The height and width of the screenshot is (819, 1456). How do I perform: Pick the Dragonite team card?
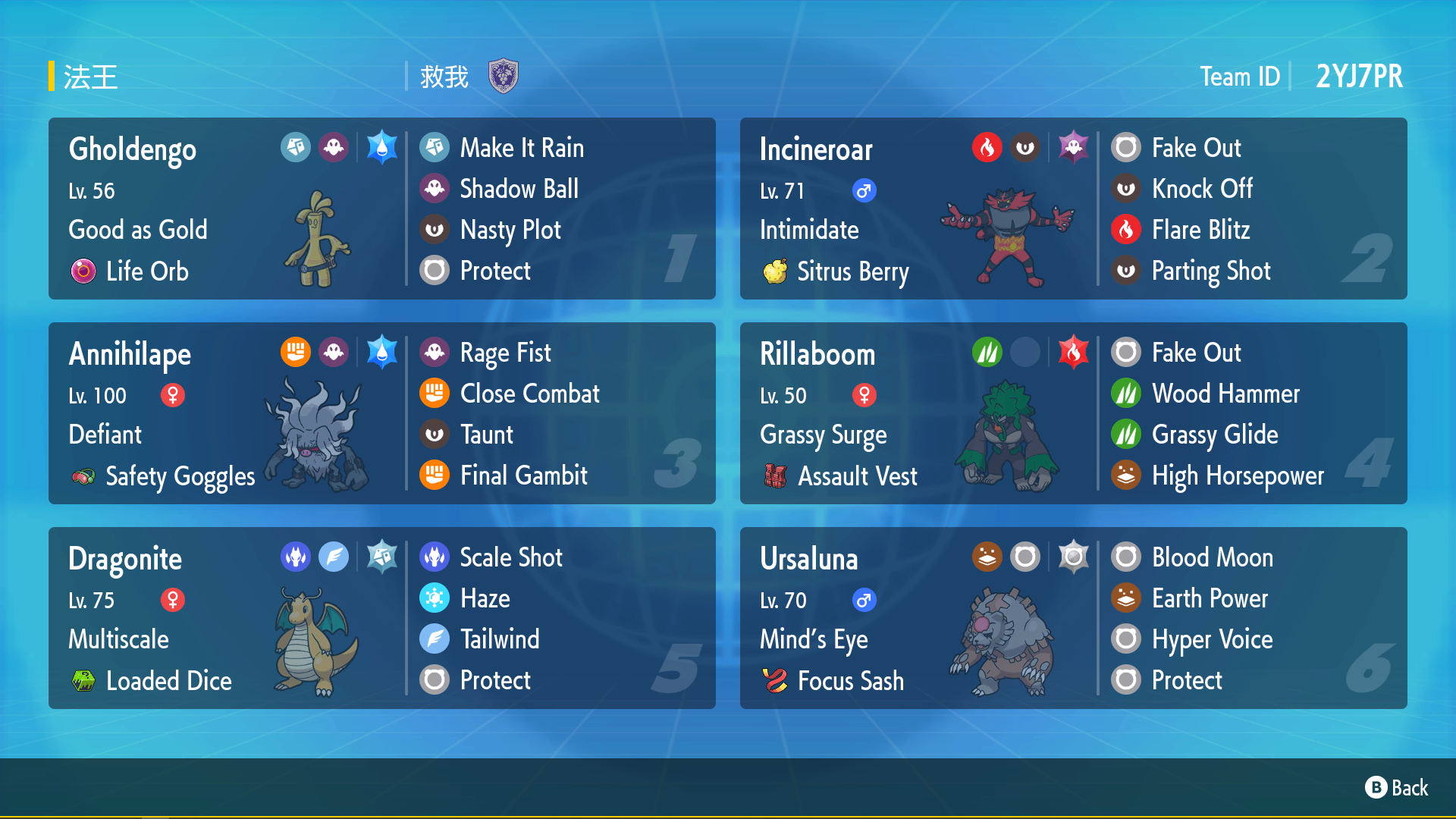[x=381, y=618]
